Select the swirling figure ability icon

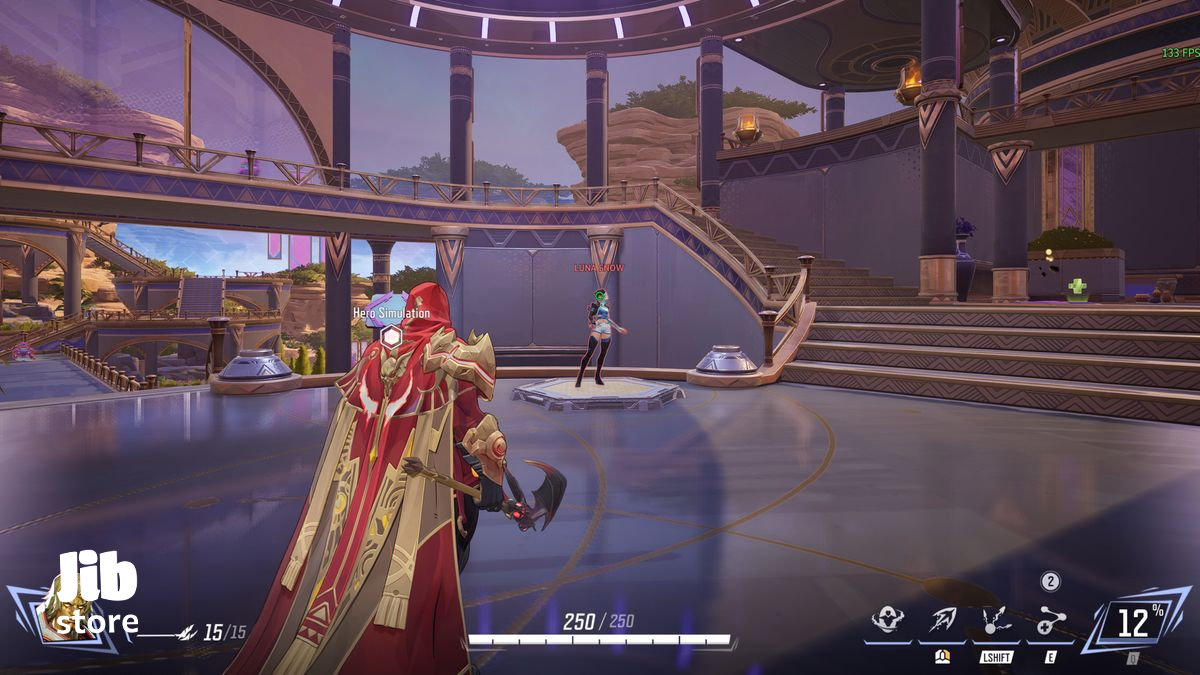tap(887, 620)
